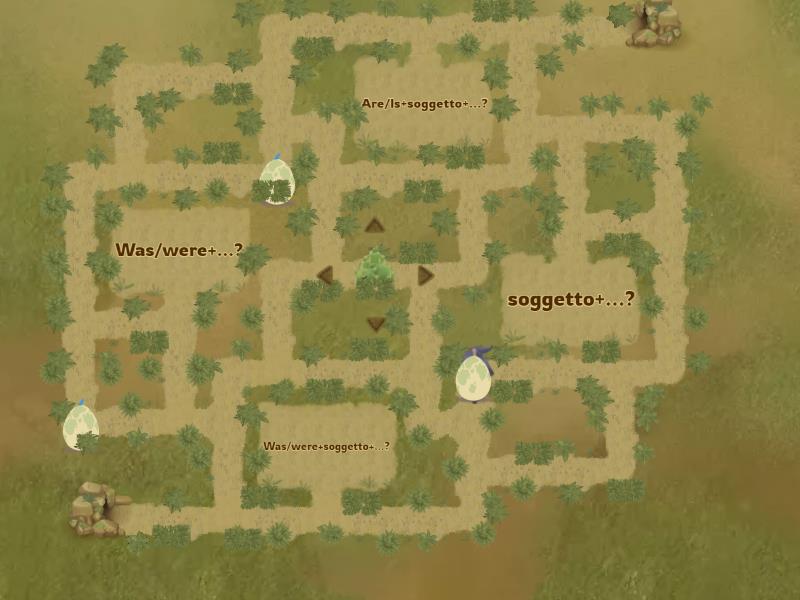Select the down arrow below the character
Viewport: 800px width, 600px height.
[x=376, y=323]
